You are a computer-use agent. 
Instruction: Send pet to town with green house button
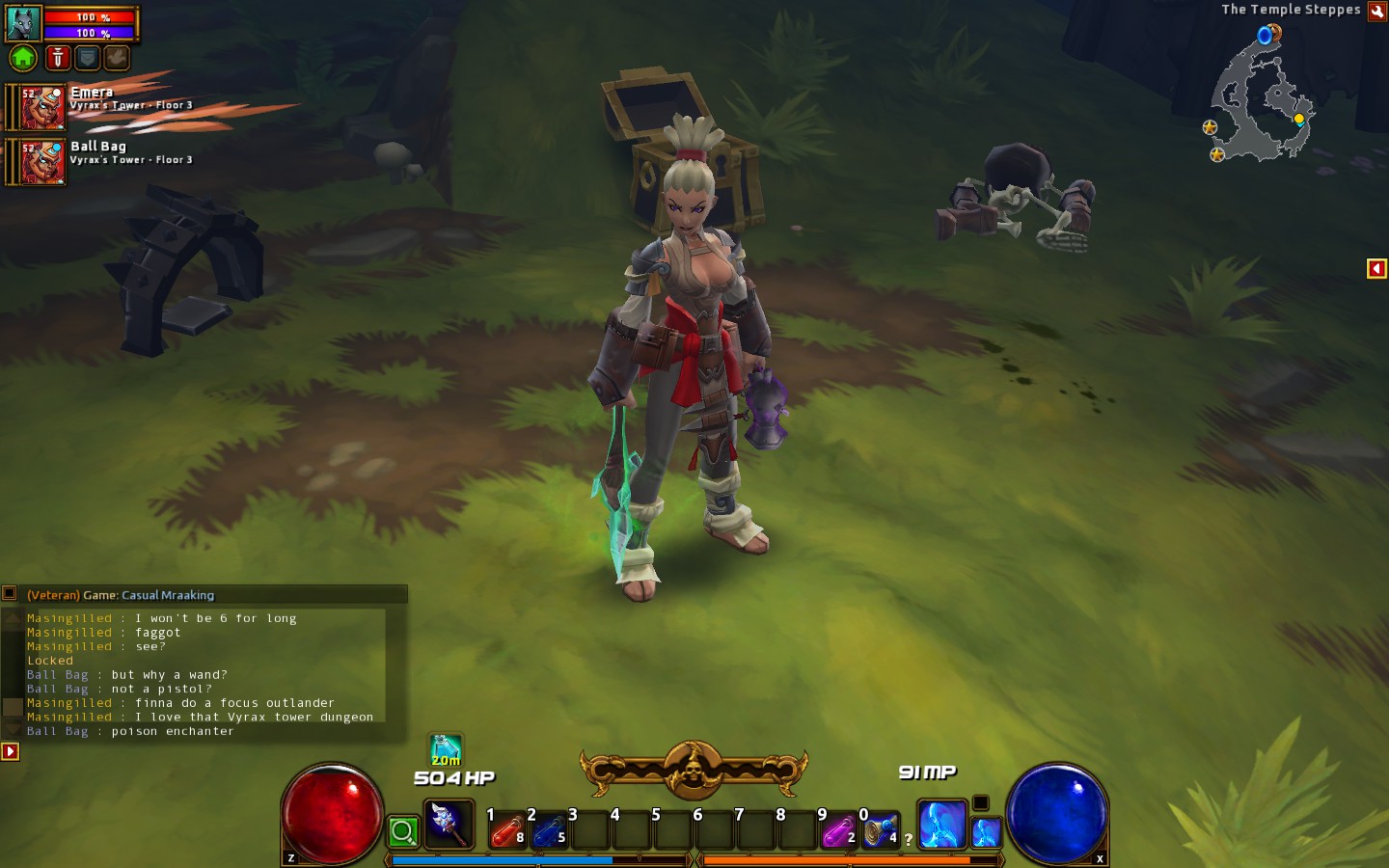point(23,59)
